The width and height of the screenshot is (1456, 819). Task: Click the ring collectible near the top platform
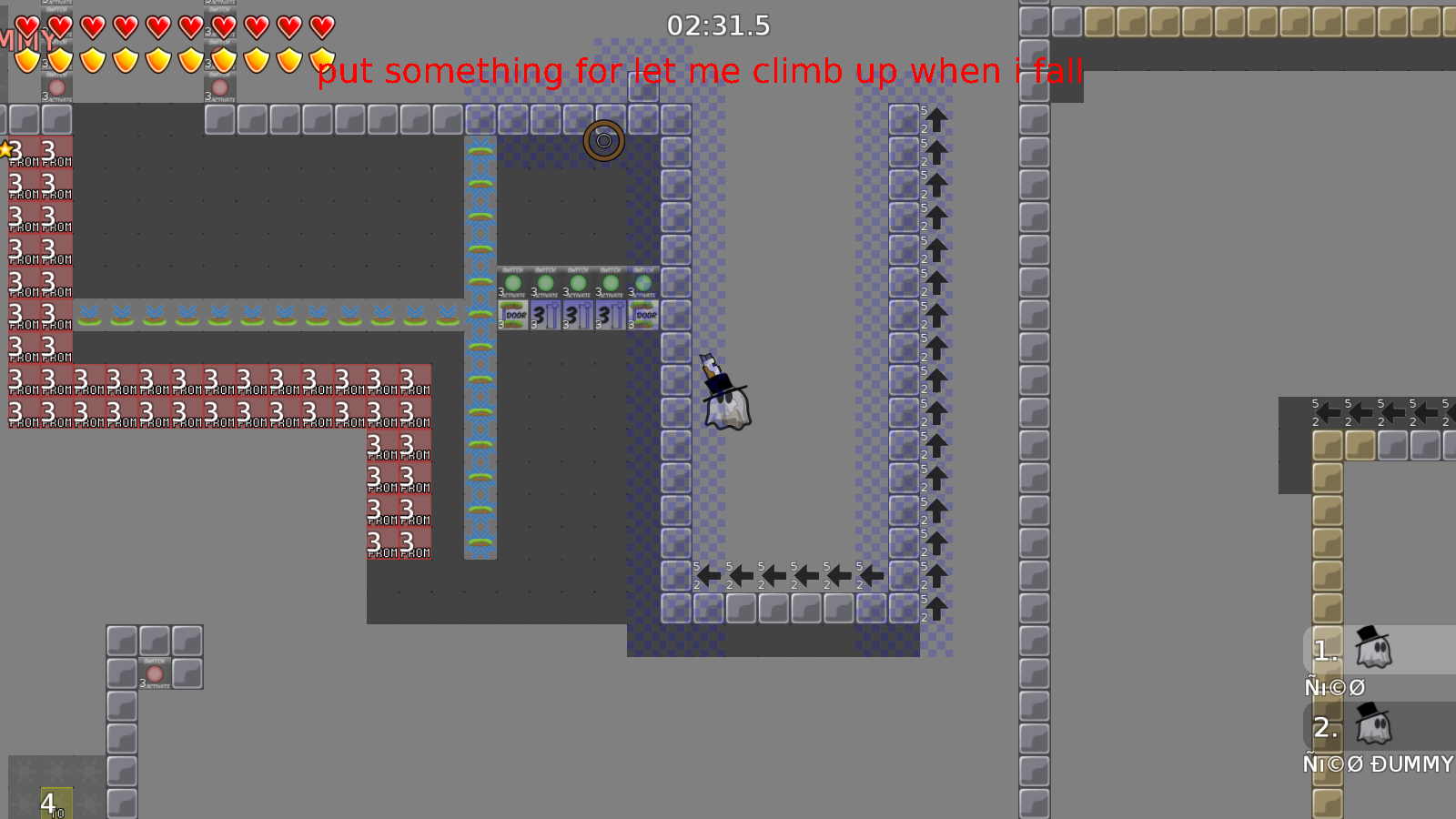pyautogui.click(x=603, y=141)
